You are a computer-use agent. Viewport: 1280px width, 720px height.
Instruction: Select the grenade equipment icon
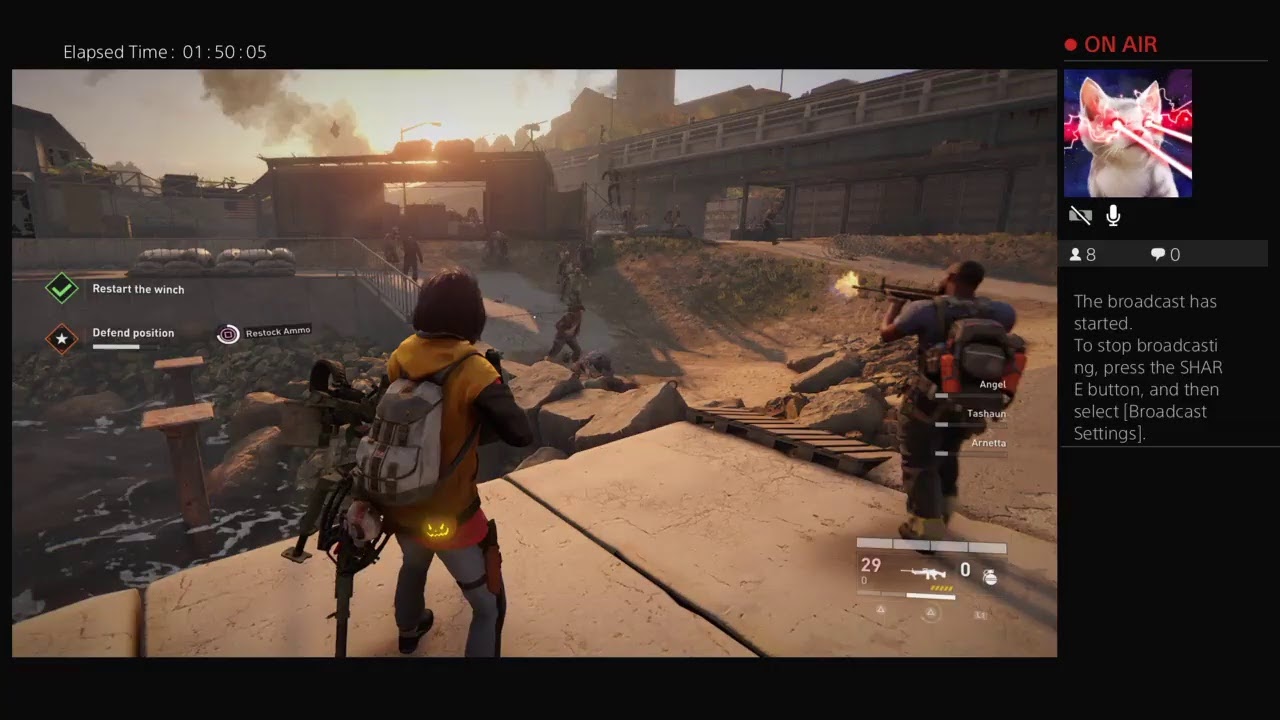(989, 576)
